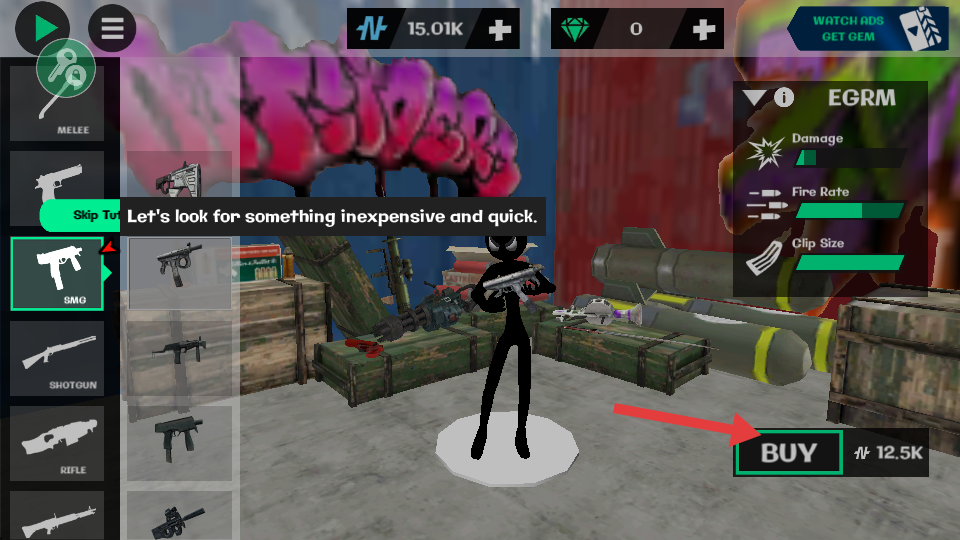
Task: Switch to the pistol weapon category
Action: (57, 188)
